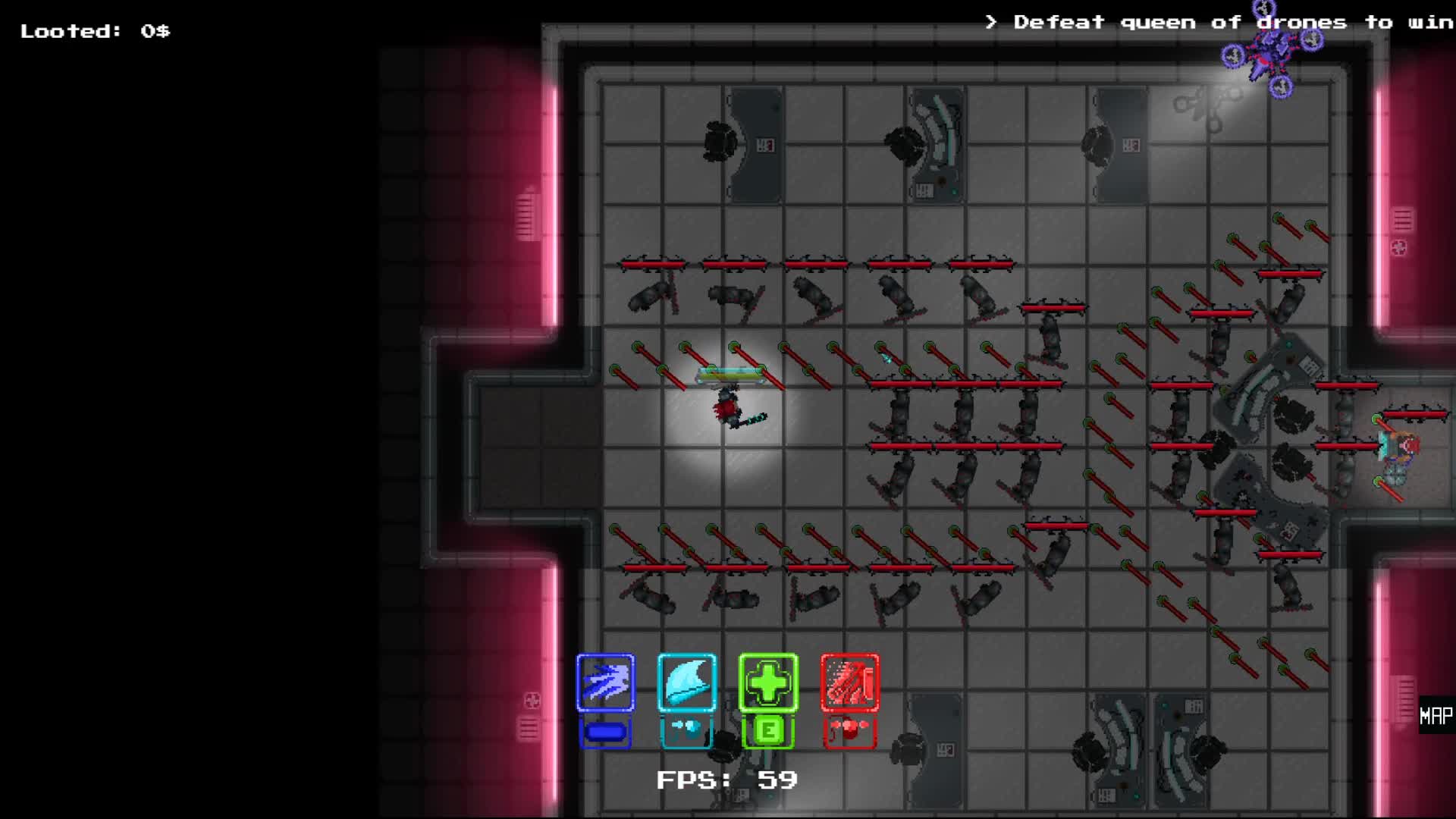The width and height of the screenshot is (1456, 819).
Task: Select the blue dash ability icon
Action: point(604,682)
